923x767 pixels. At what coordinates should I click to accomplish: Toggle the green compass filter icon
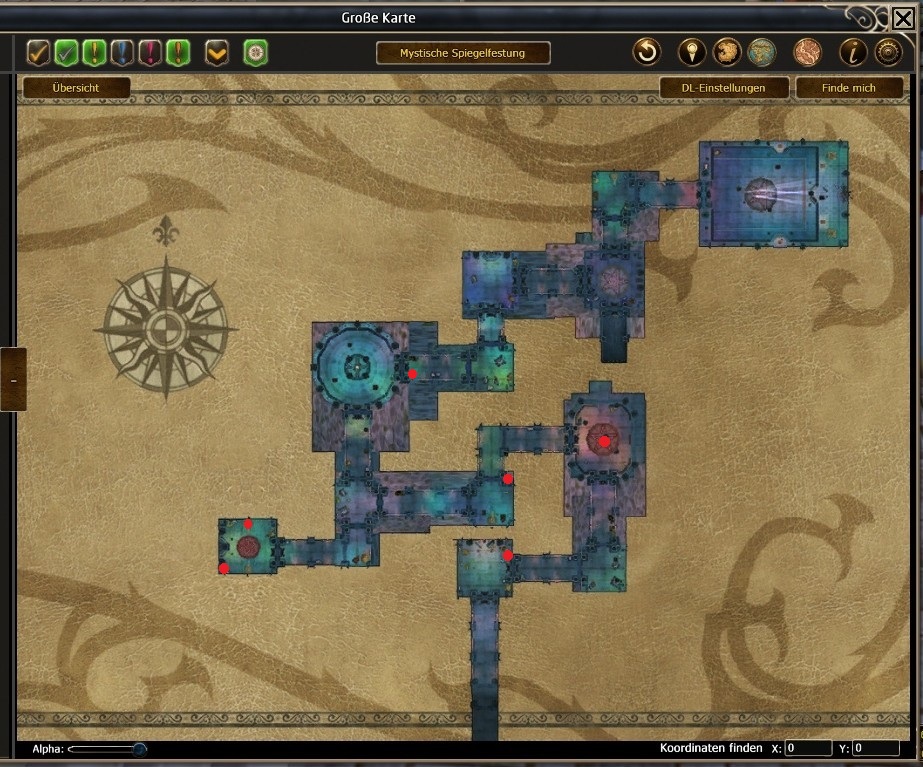tap(255, 52)
